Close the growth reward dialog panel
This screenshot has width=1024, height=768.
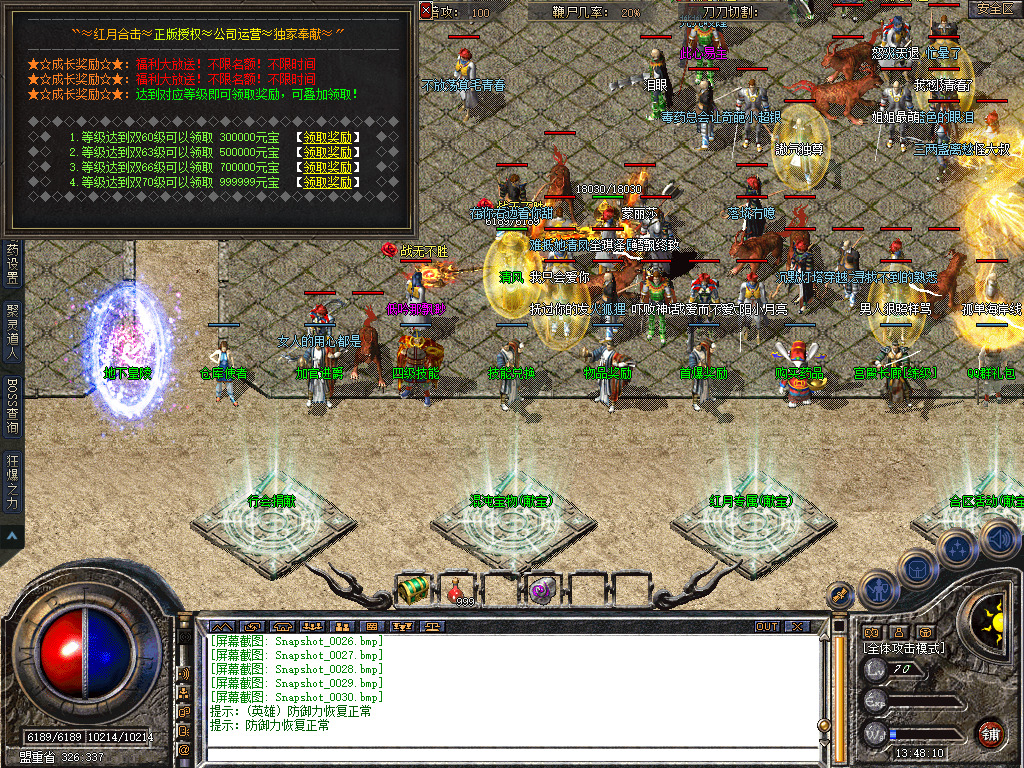pos(426,11)
